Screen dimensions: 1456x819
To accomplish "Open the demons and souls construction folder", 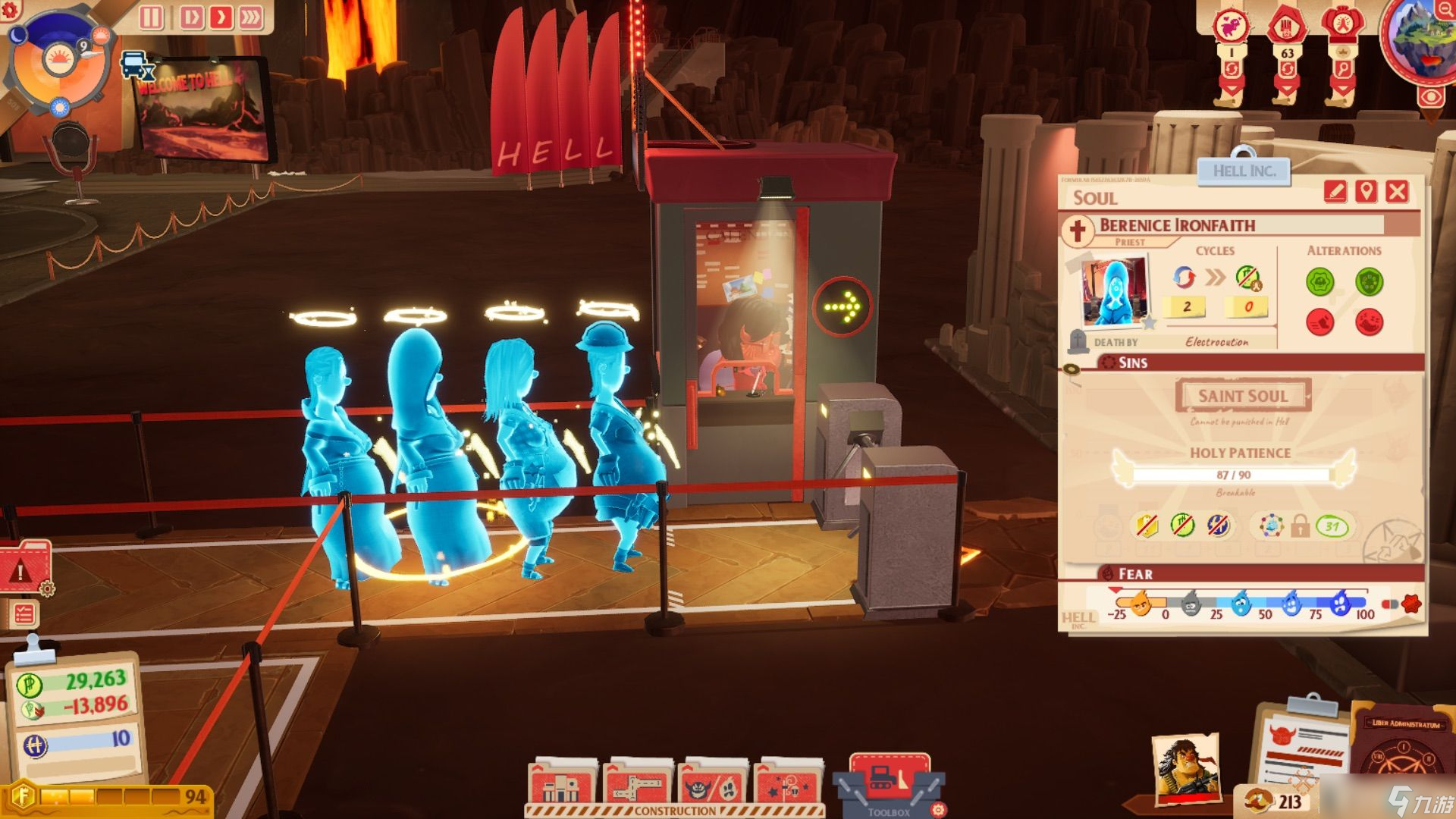I will [713, 785].
